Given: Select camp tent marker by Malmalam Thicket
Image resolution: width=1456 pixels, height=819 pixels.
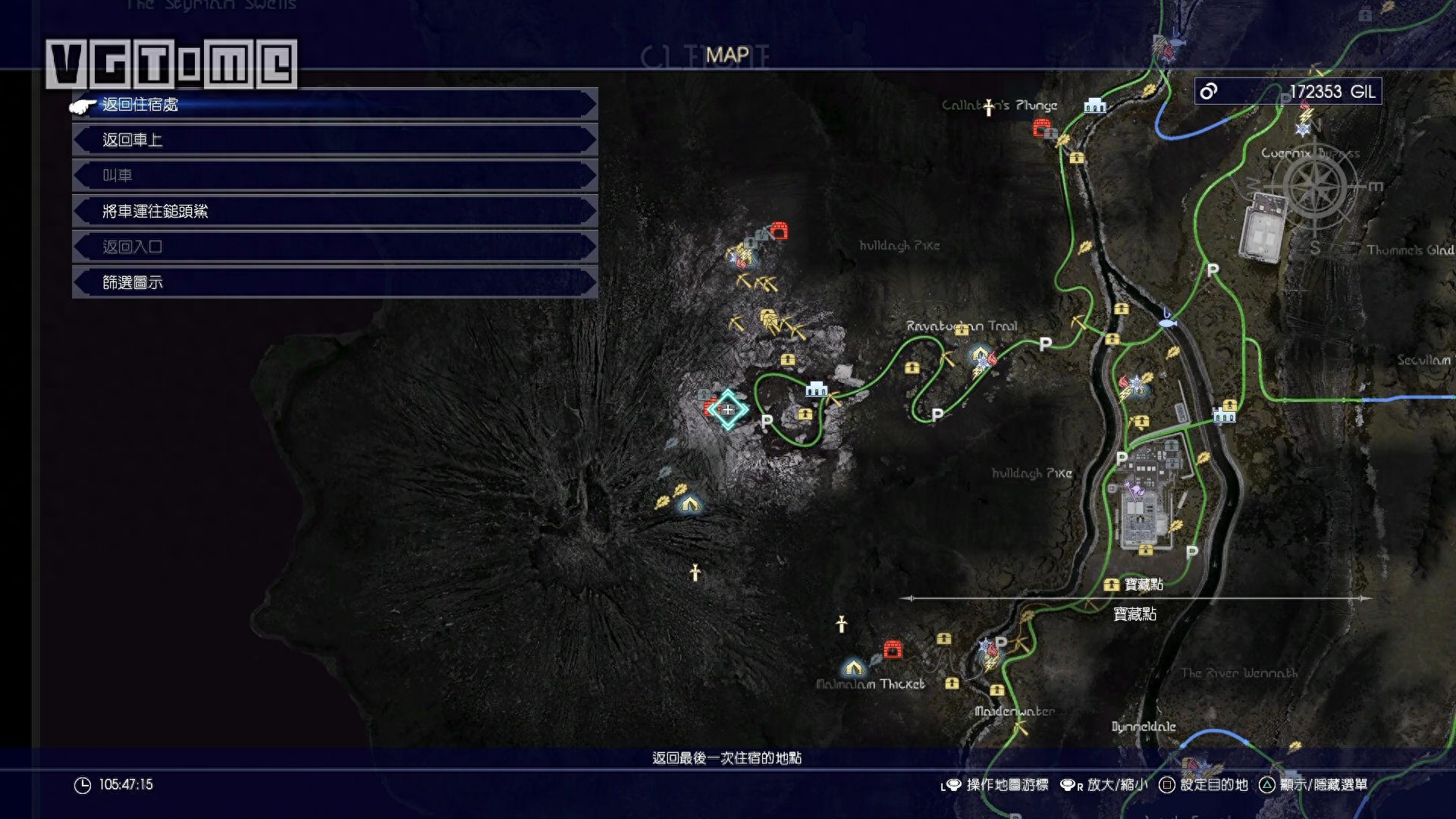Looking at the screenshot, I should [x=853, y=668].
